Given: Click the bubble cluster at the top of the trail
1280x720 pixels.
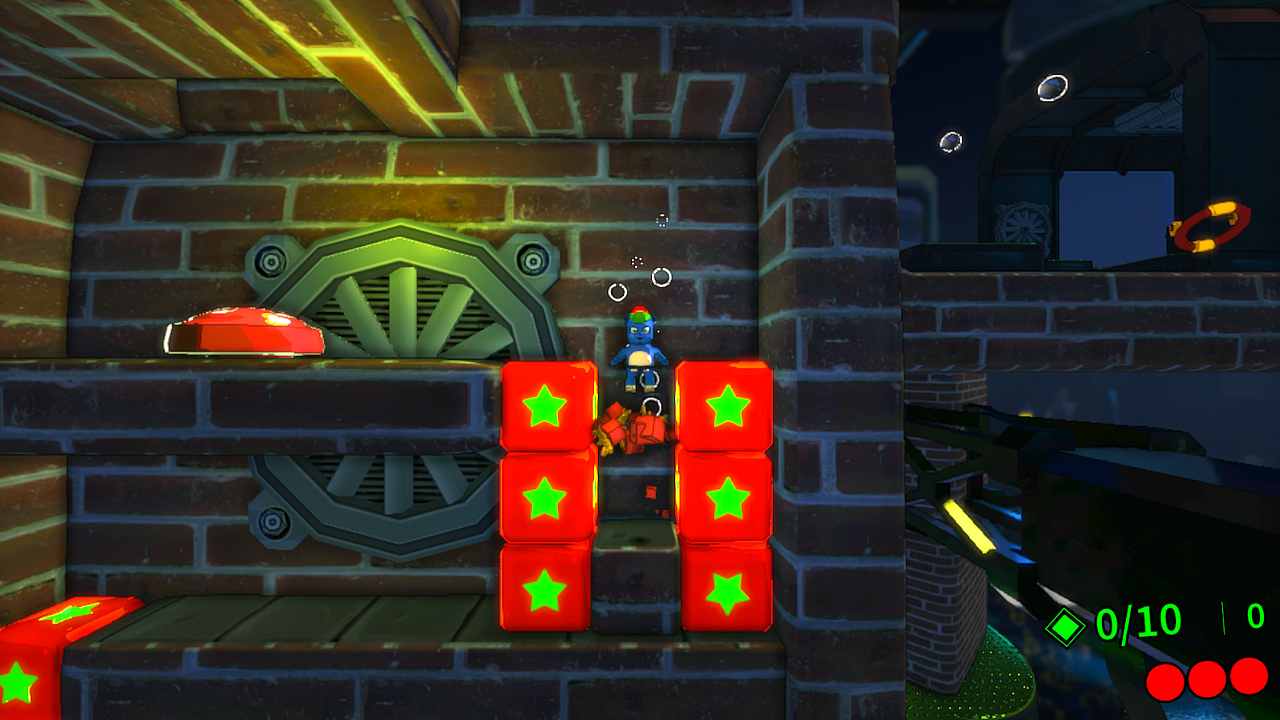Looking at the screenshot, I should [x=662, y=221].
